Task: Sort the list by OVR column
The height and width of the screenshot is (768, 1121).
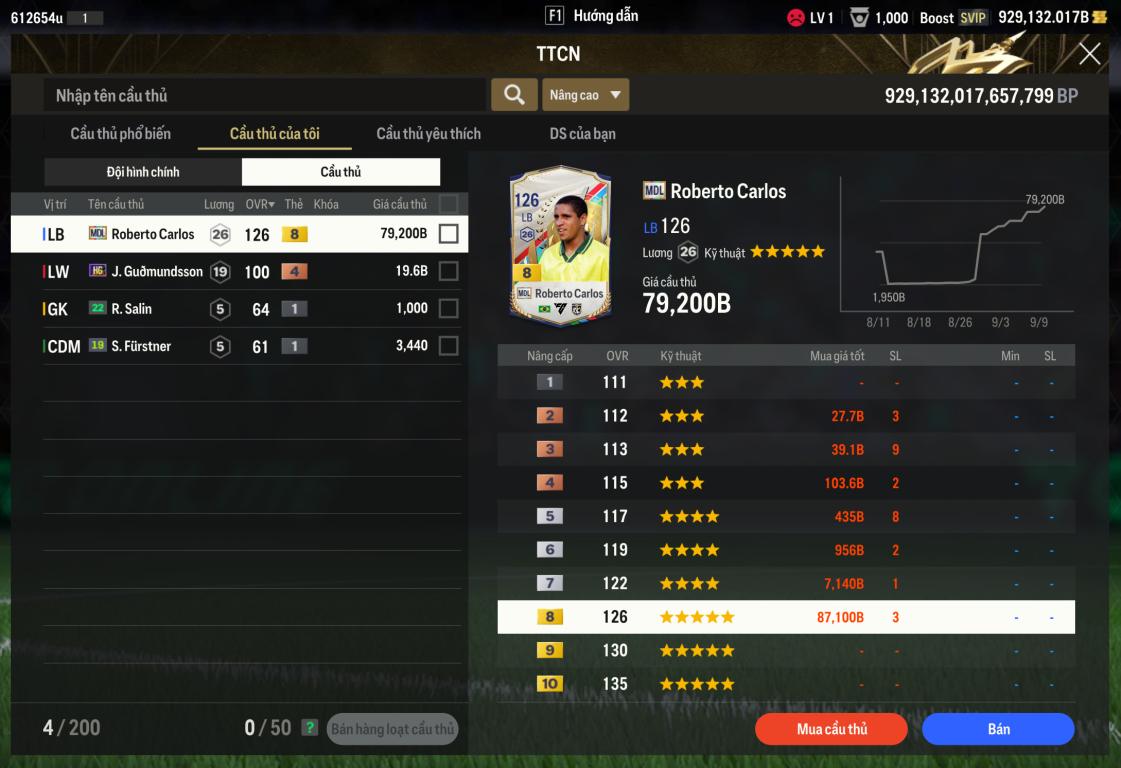Action: pyautogui.click(x=260, y=205)
